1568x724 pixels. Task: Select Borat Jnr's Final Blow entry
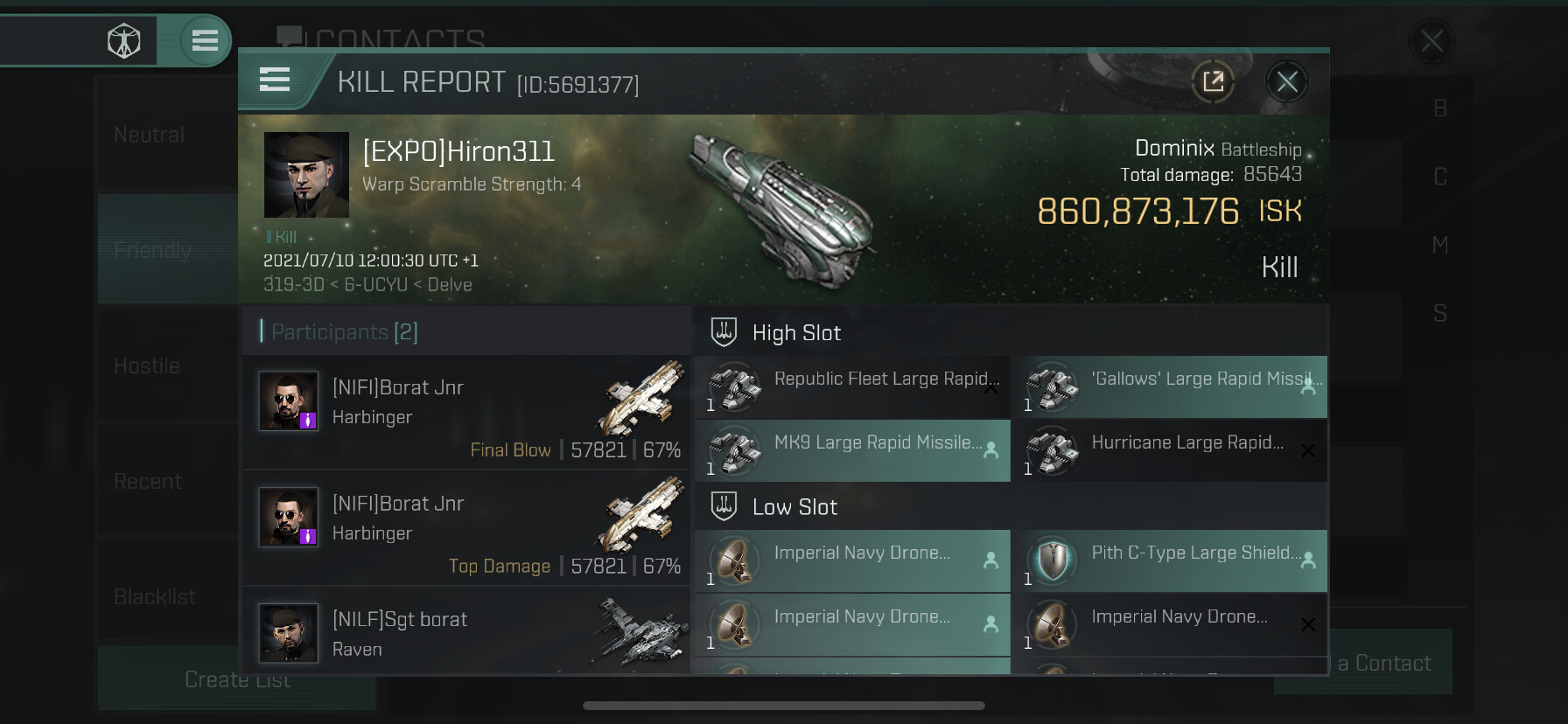point(465,413)
